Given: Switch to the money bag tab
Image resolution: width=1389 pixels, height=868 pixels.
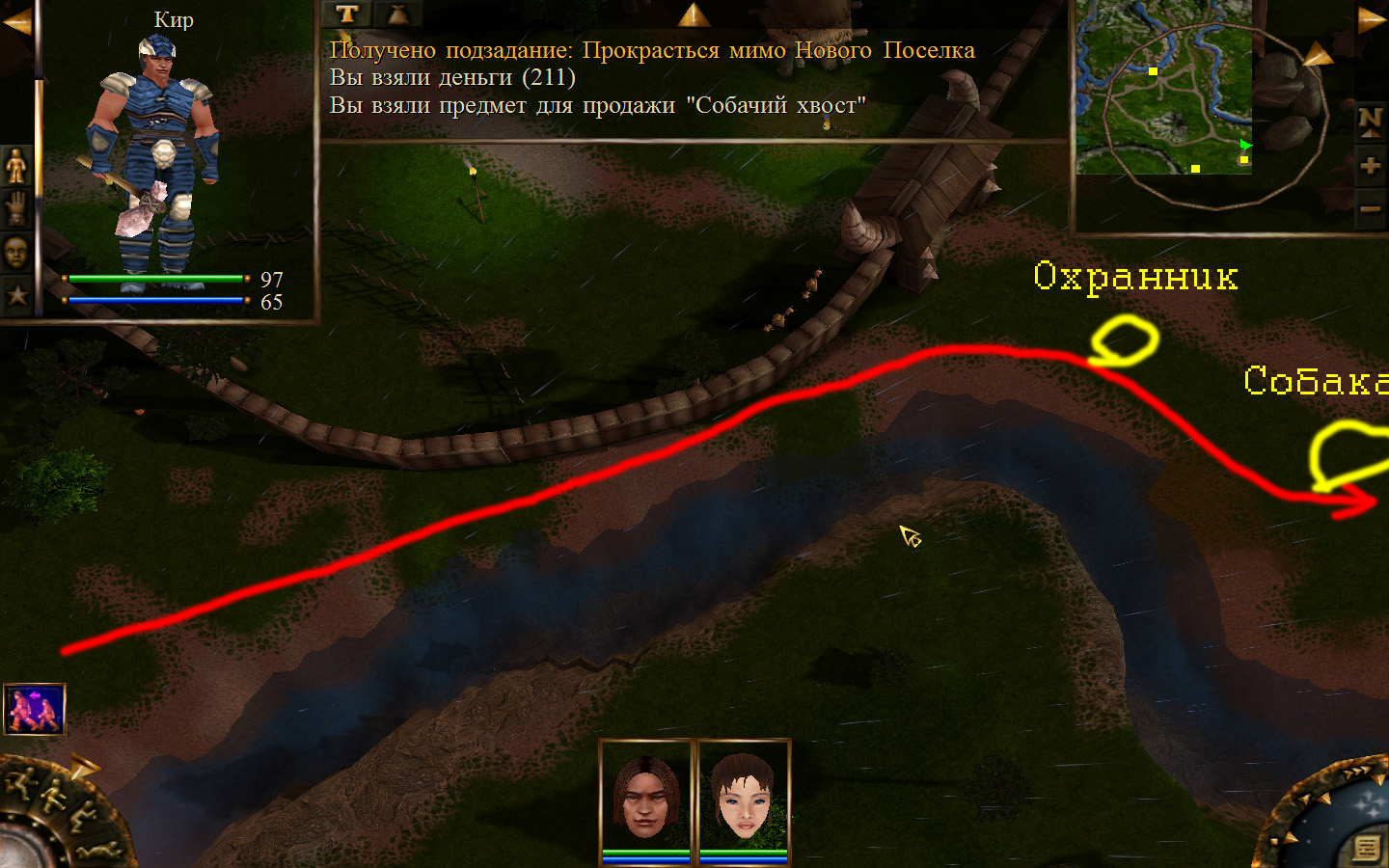Looking at the screenshot, I should (397, 14).
